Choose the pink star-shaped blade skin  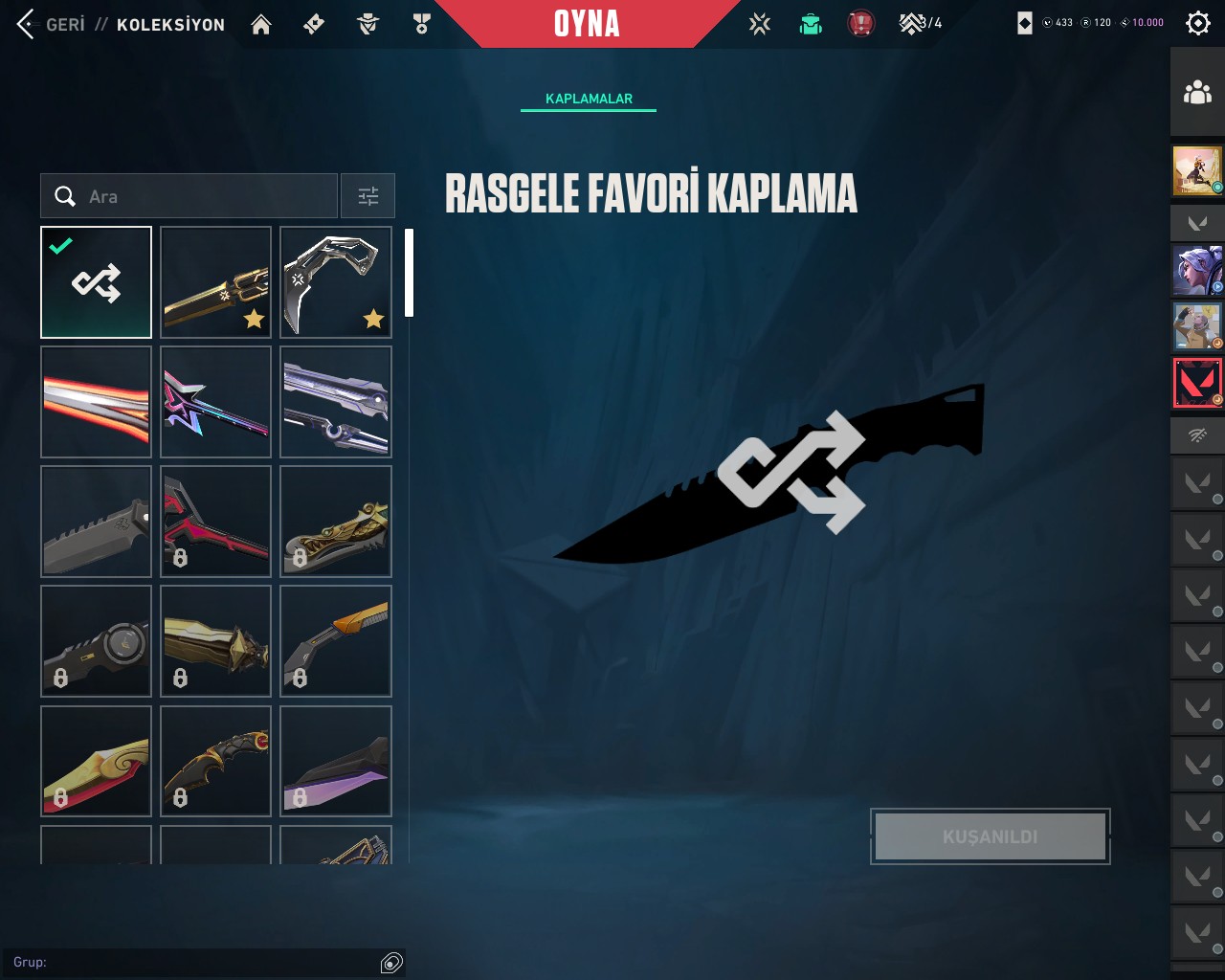(216, 402)
